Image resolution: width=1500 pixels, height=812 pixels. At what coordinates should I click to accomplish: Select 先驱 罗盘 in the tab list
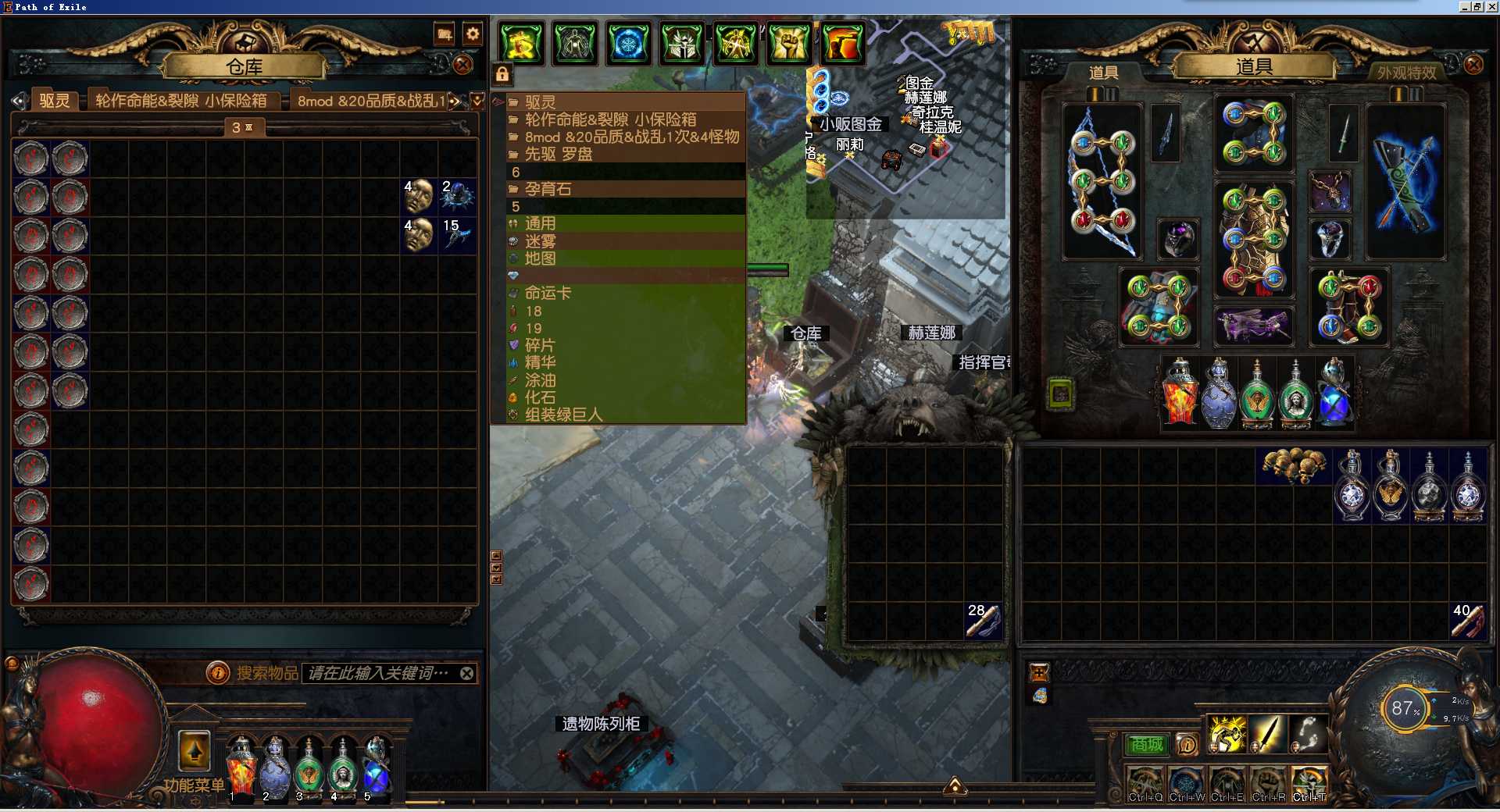click(559, 154)
